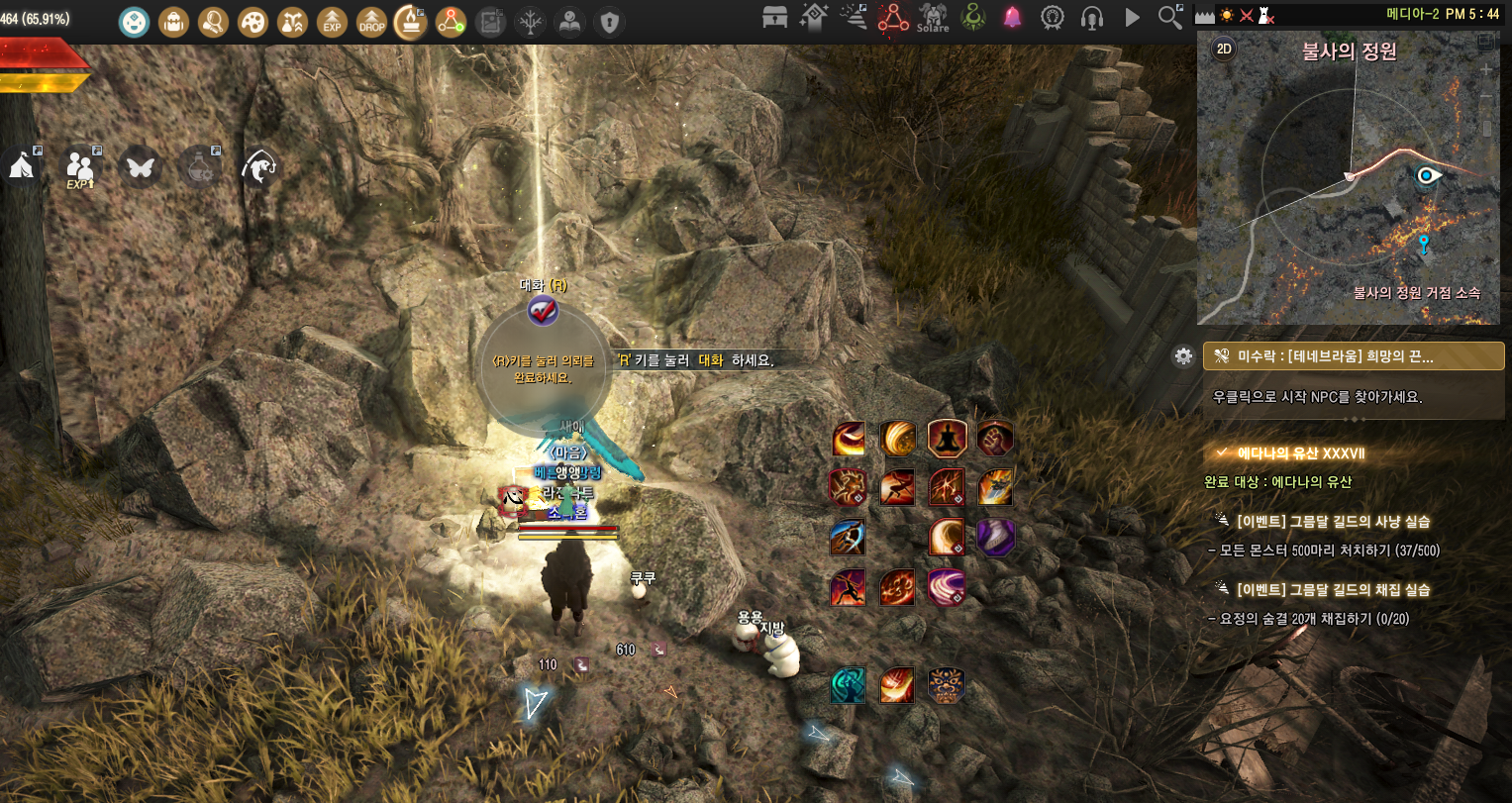The width and height of the screenshot is (1512, 803).
Task: Open the treasure chest icon in the top bar
Action: pyautogui.click(x=775, y=17)
